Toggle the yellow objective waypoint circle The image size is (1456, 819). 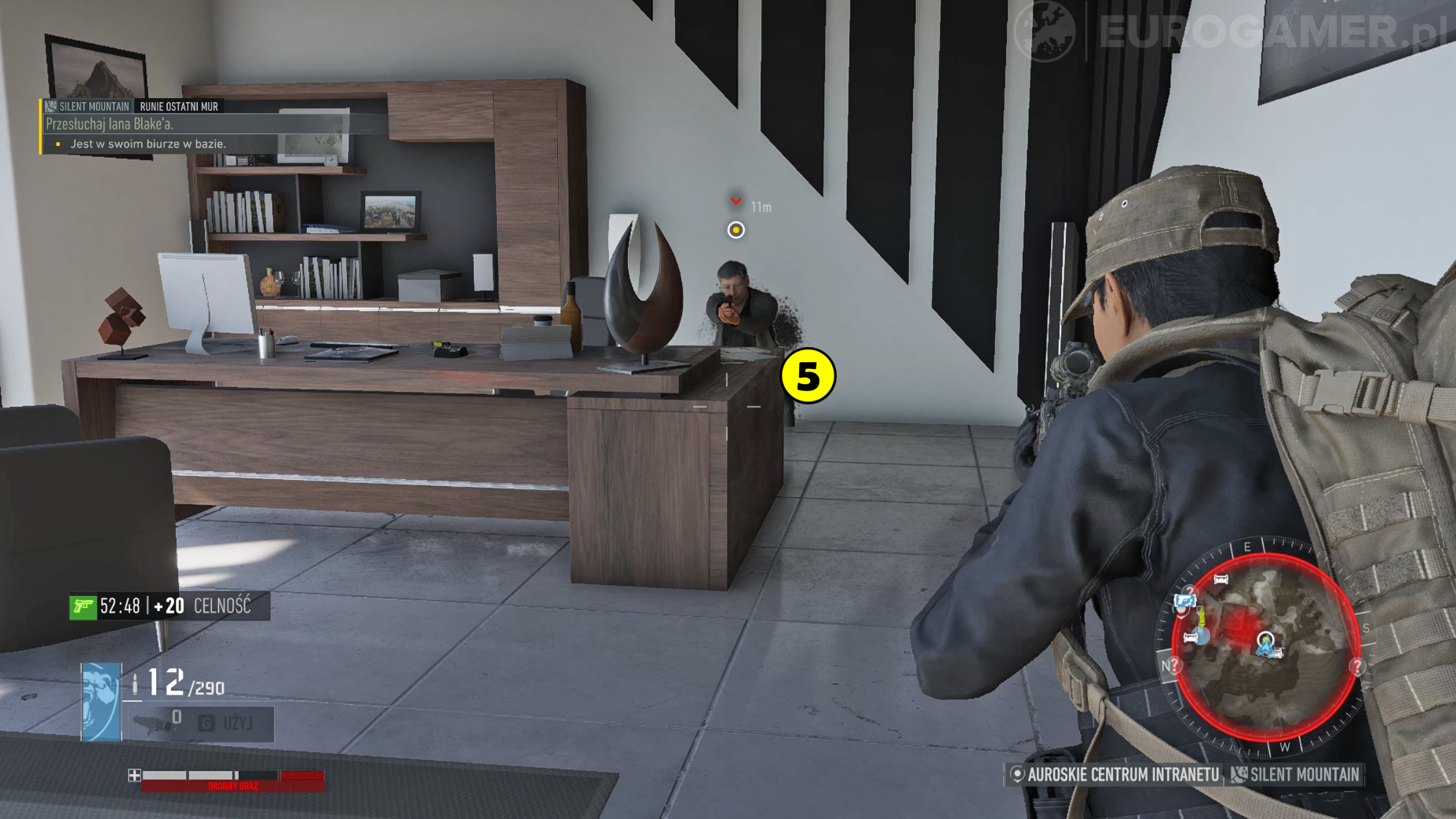(x=735, y=230)
